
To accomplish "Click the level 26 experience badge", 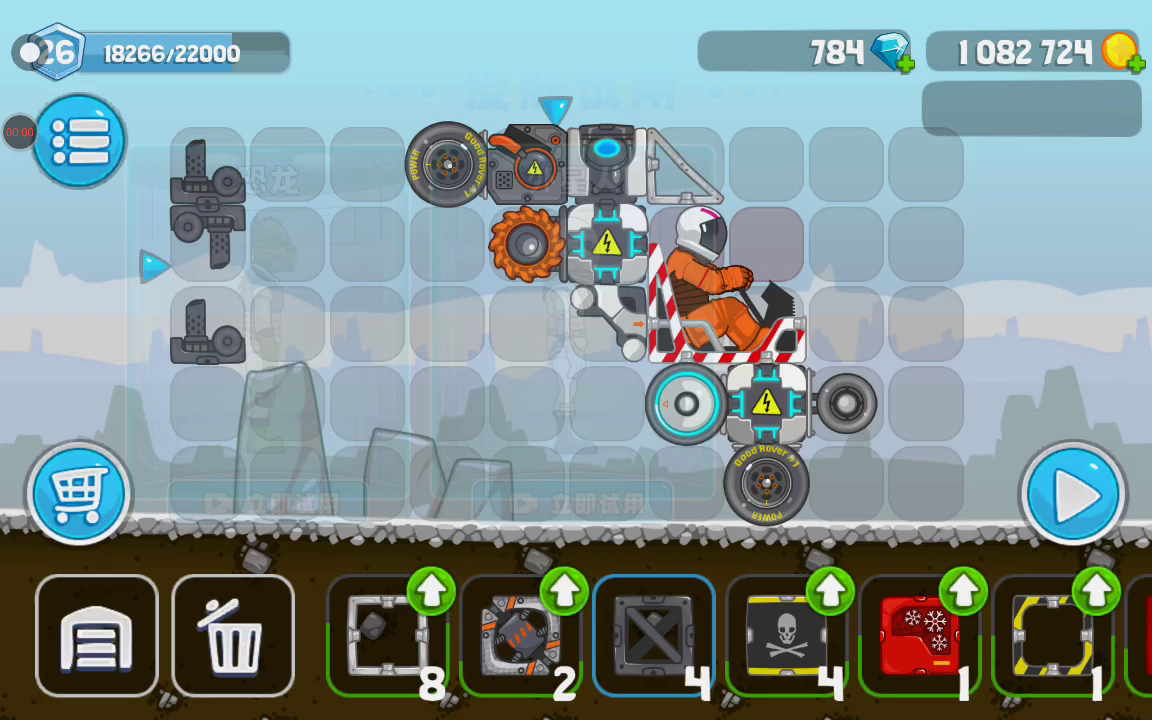I will [x=57, y=52].
